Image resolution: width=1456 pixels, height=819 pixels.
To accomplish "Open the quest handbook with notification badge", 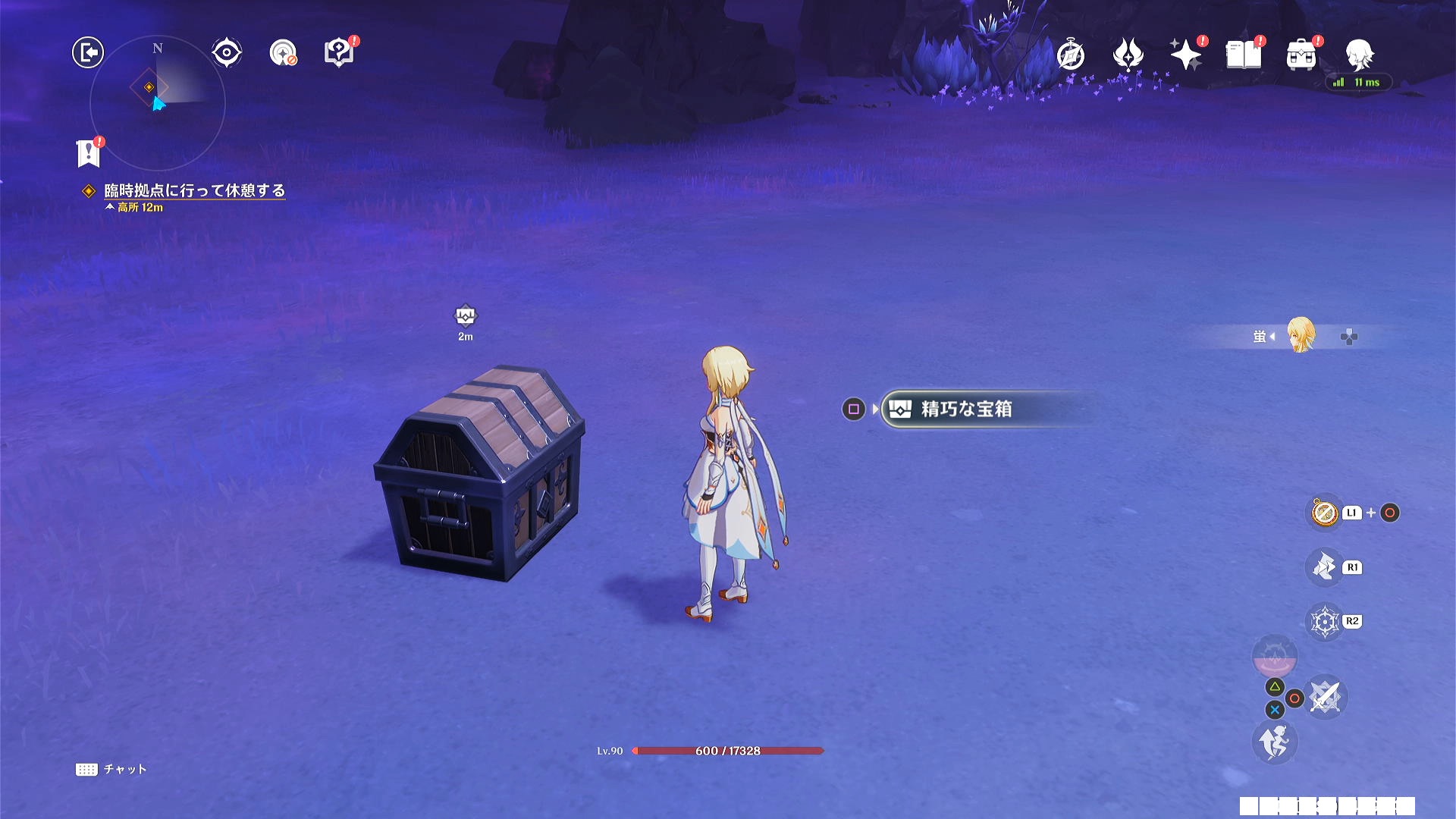I will point(338,51).
